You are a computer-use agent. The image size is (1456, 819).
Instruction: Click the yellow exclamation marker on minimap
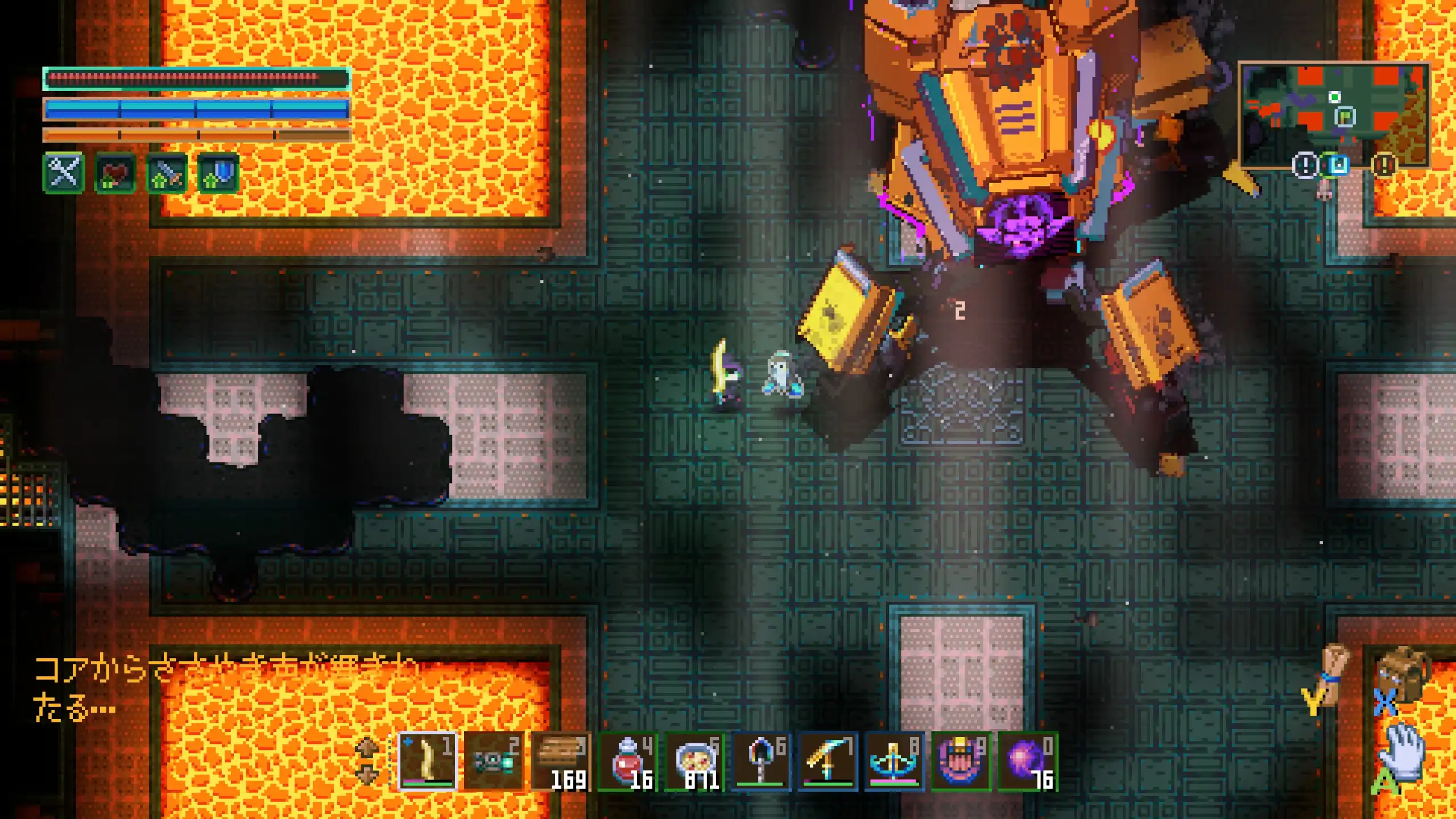tap(1384, 166)
